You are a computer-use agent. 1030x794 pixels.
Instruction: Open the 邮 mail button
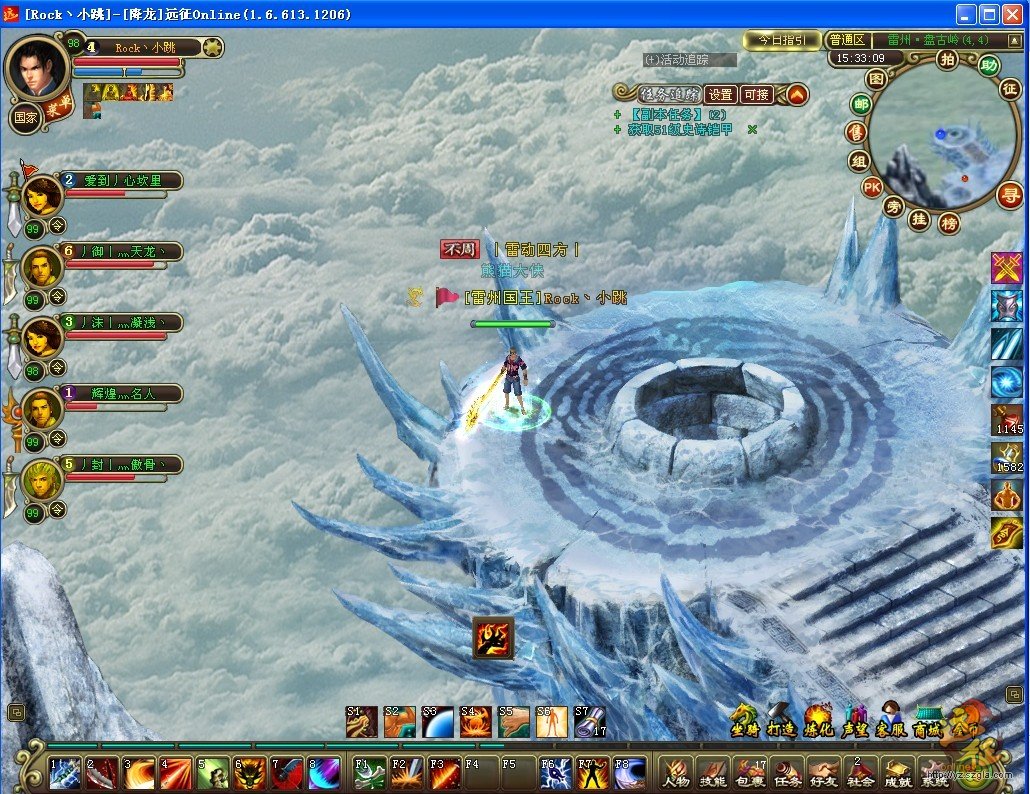(x=860, y=104)
